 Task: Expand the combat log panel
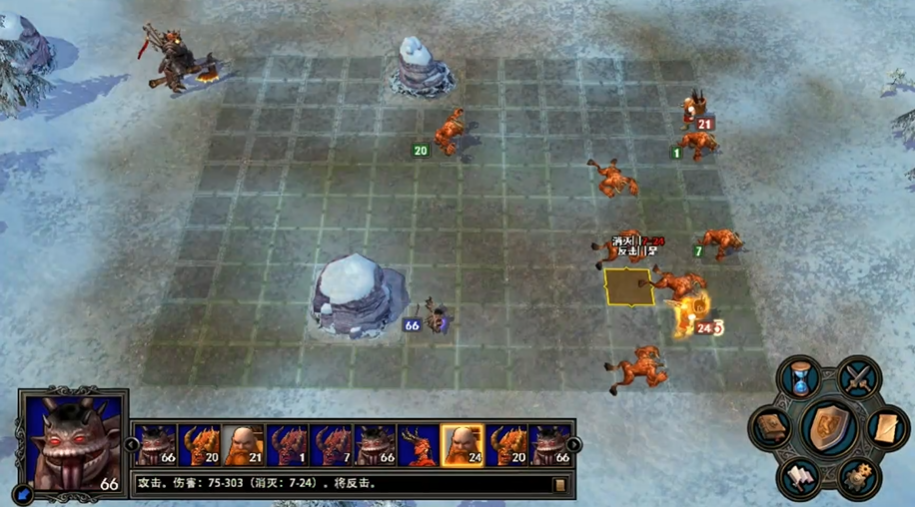559,485
